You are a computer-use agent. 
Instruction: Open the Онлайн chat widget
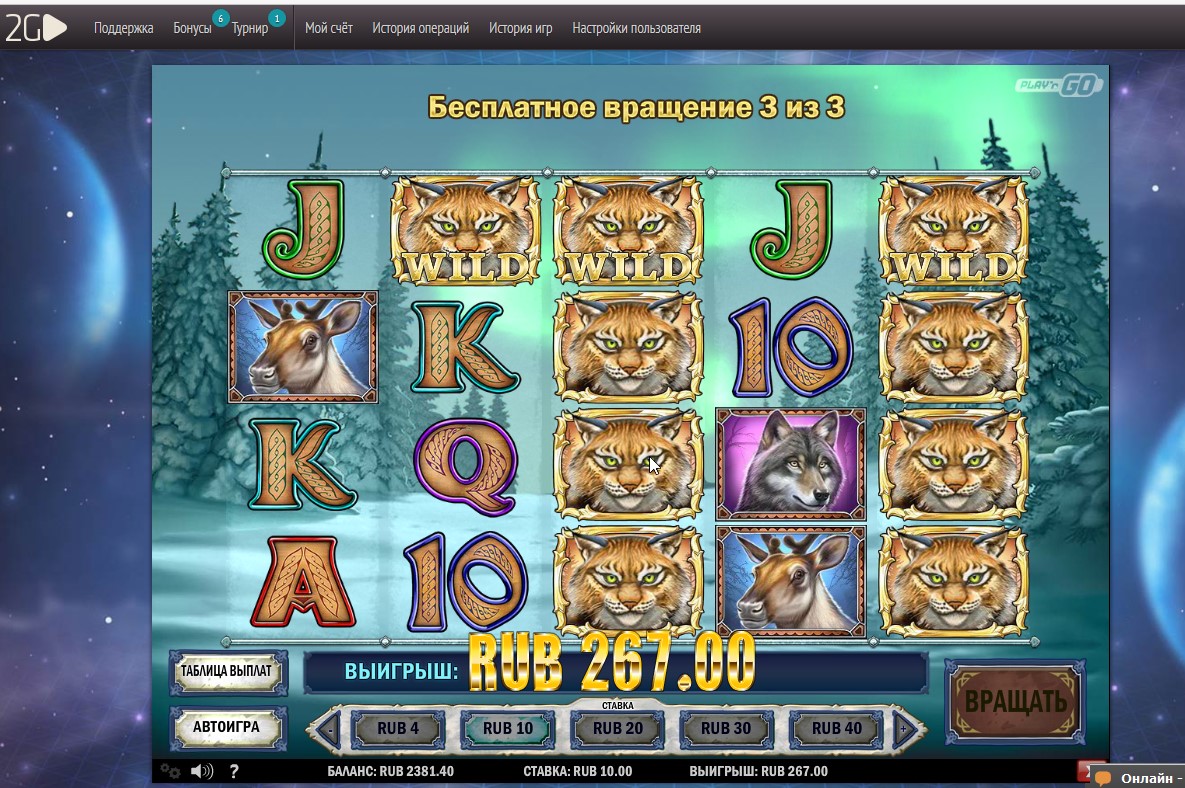pos(1140,778)
